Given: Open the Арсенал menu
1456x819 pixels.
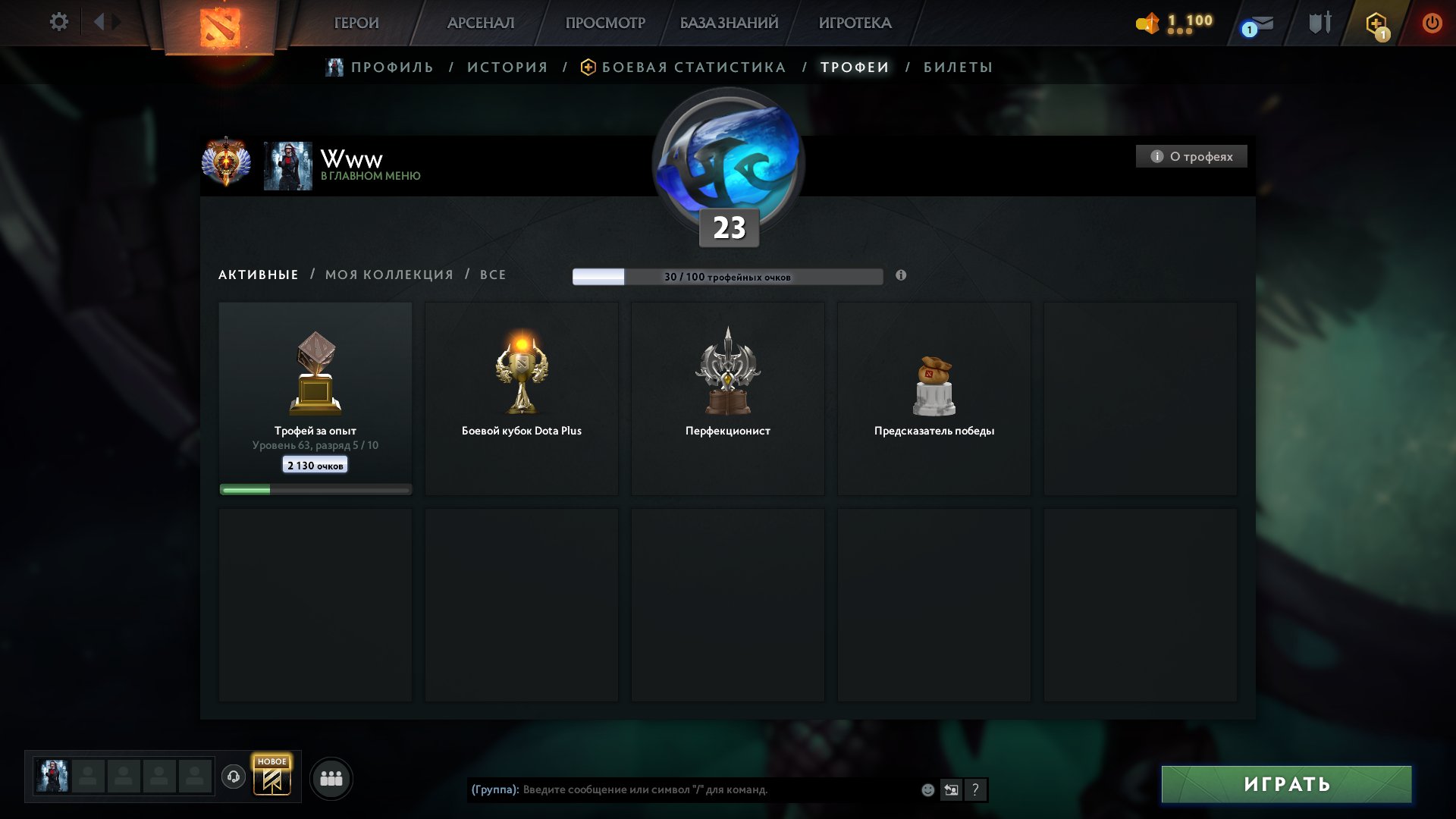Looking at the screenshot, I should [481, 23].
